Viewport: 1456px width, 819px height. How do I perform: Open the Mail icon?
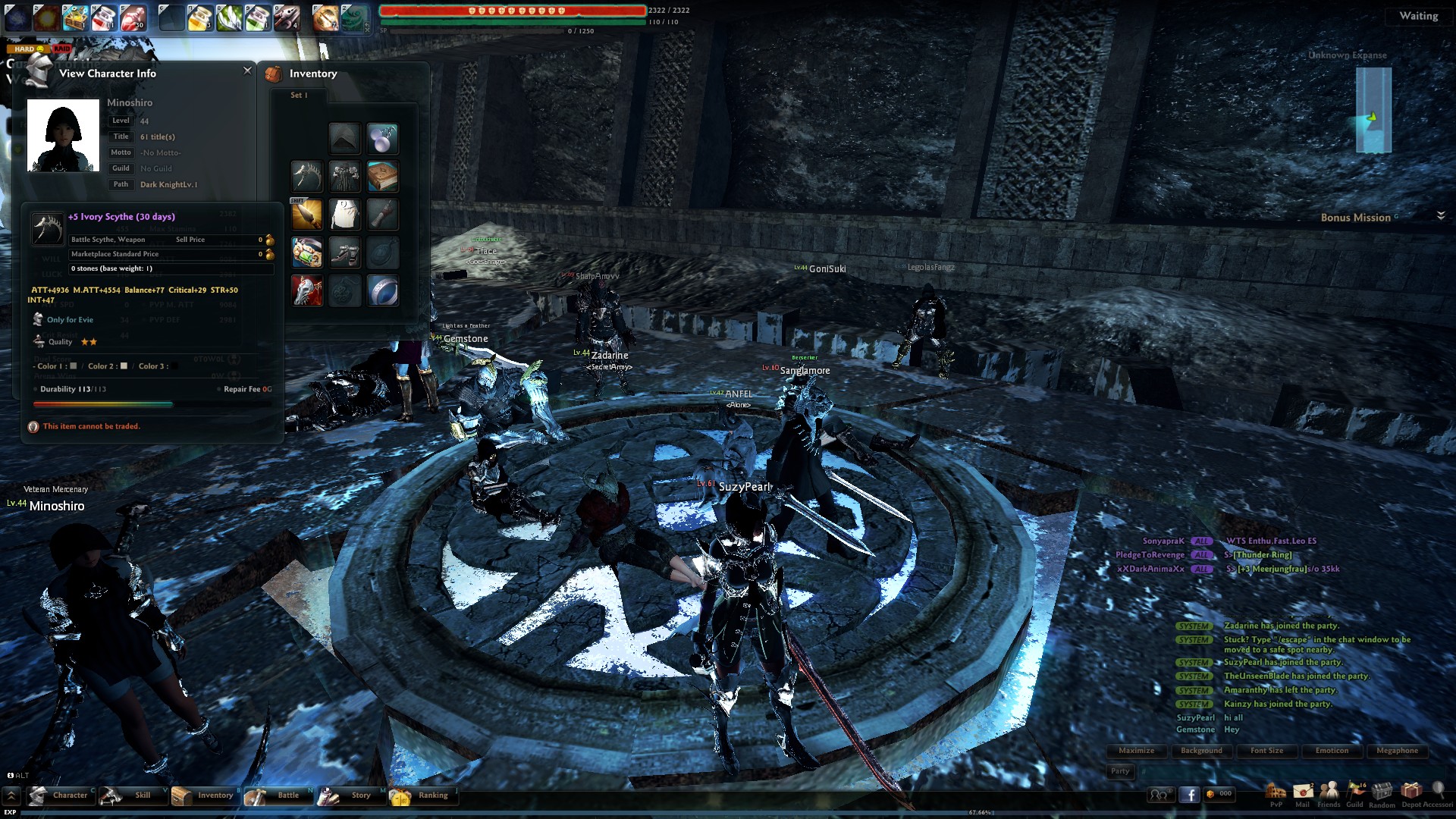click(1303, 793)
